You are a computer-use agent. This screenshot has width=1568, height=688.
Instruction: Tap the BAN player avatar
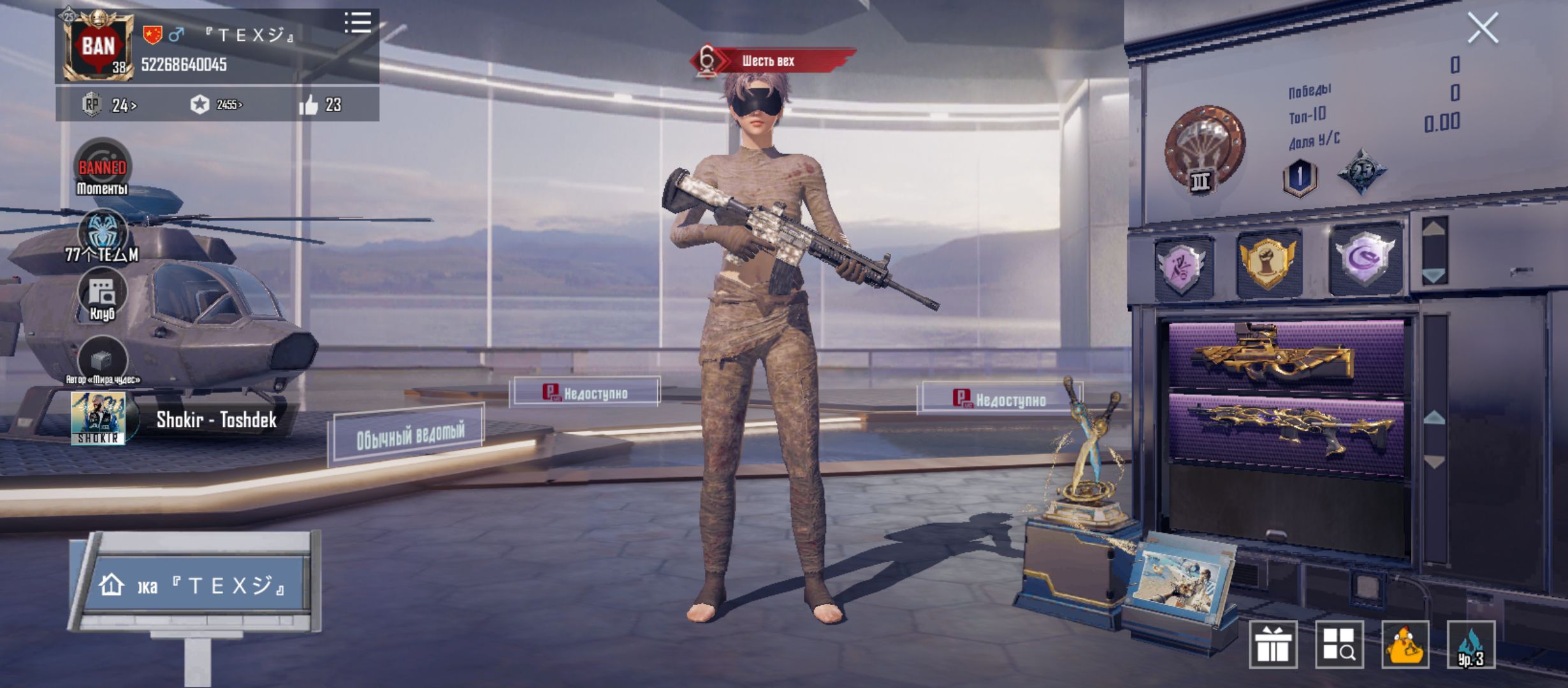(98, 47)
